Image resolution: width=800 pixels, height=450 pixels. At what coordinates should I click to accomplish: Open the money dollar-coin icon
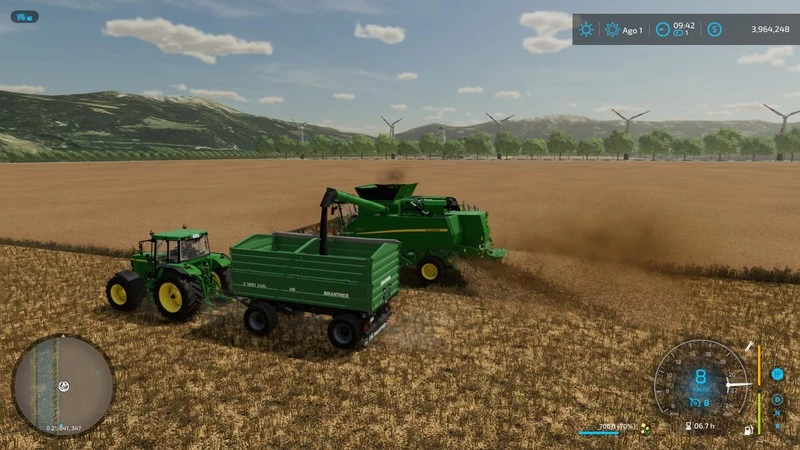coord(714,29)
